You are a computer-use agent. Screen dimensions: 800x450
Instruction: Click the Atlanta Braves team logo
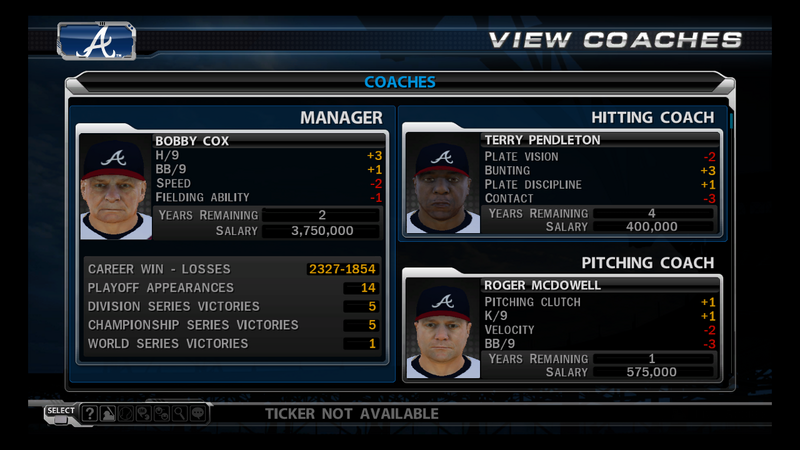(97, 41)
